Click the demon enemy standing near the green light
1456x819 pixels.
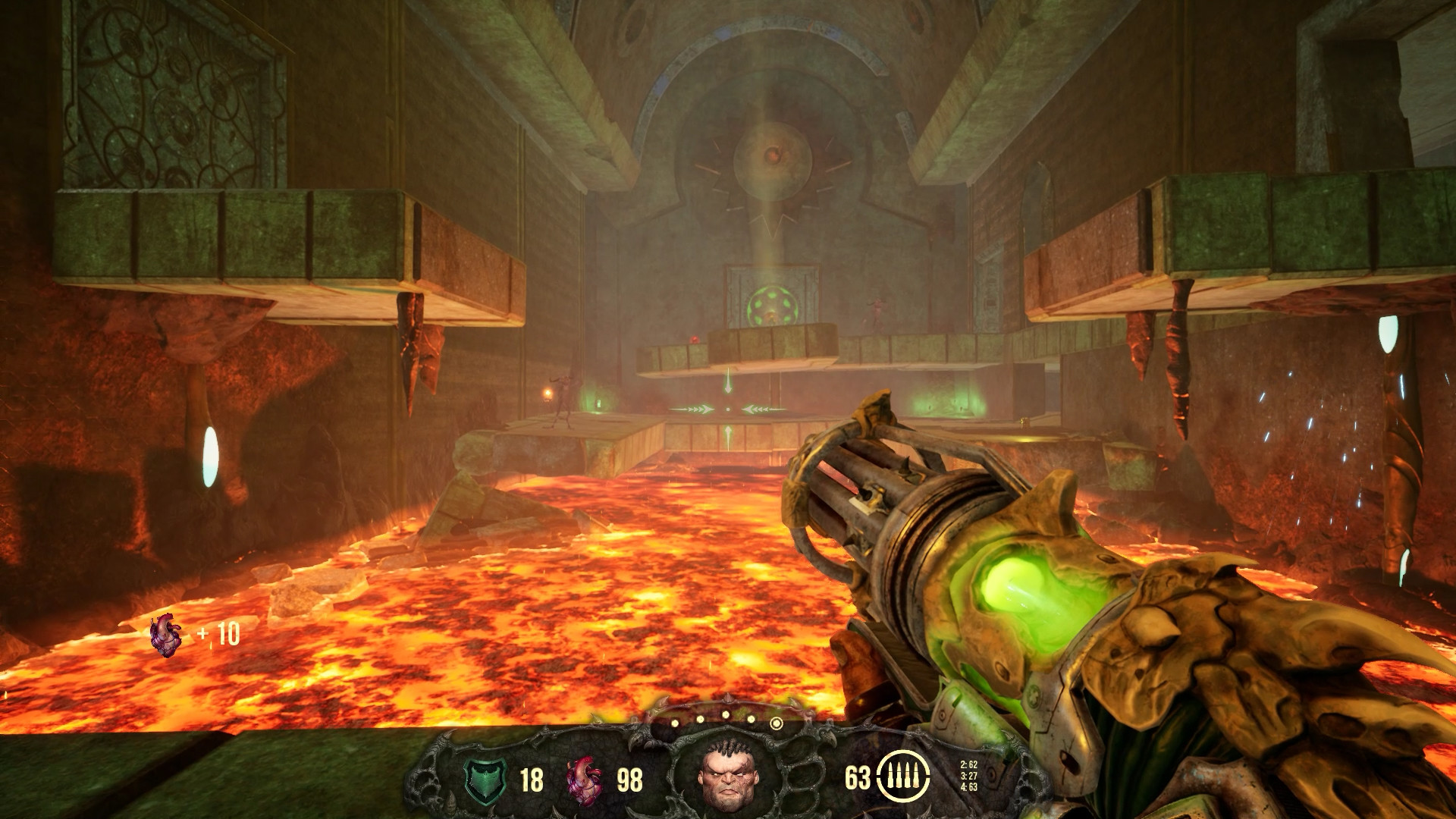point(564,401)
